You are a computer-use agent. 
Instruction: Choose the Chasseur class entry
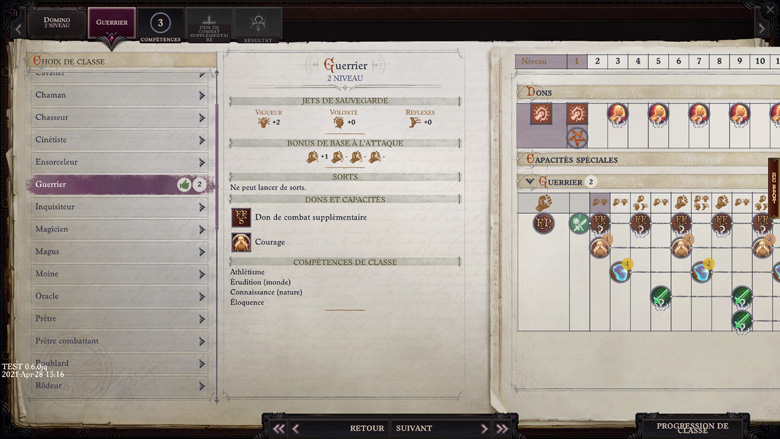[118, 117]
